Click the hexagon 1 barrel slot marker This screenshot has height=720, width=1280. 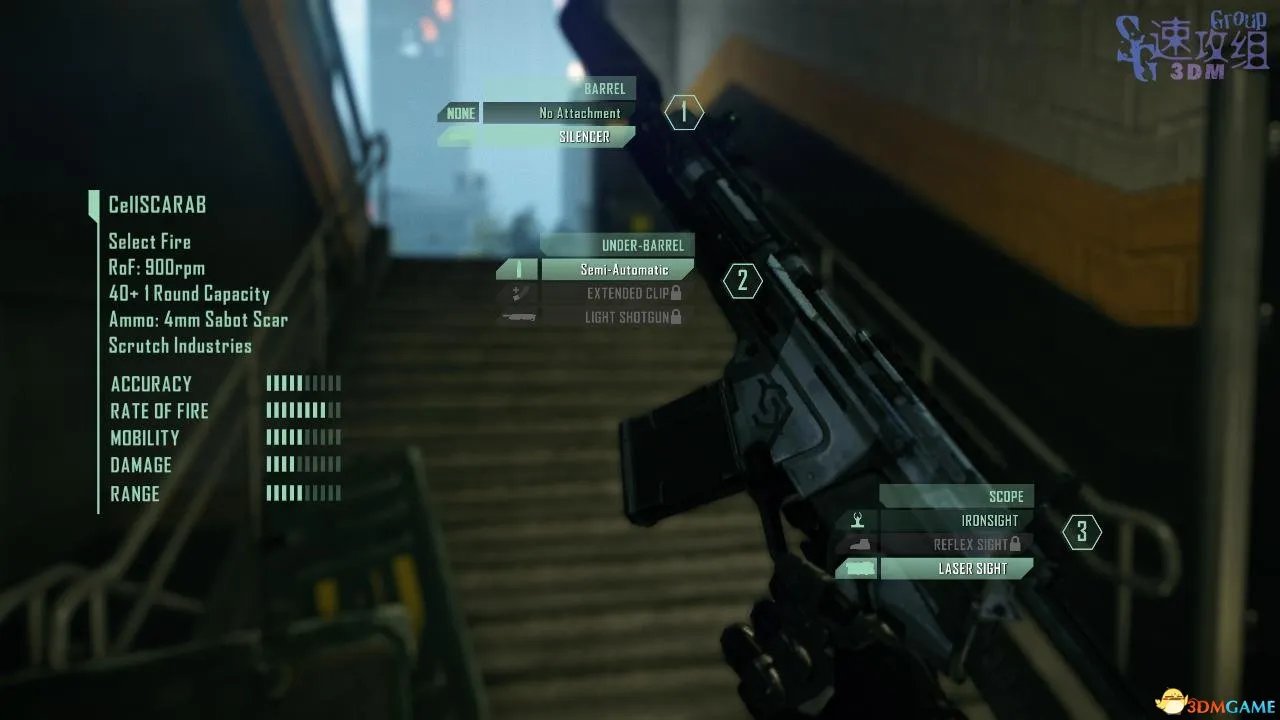684,113
